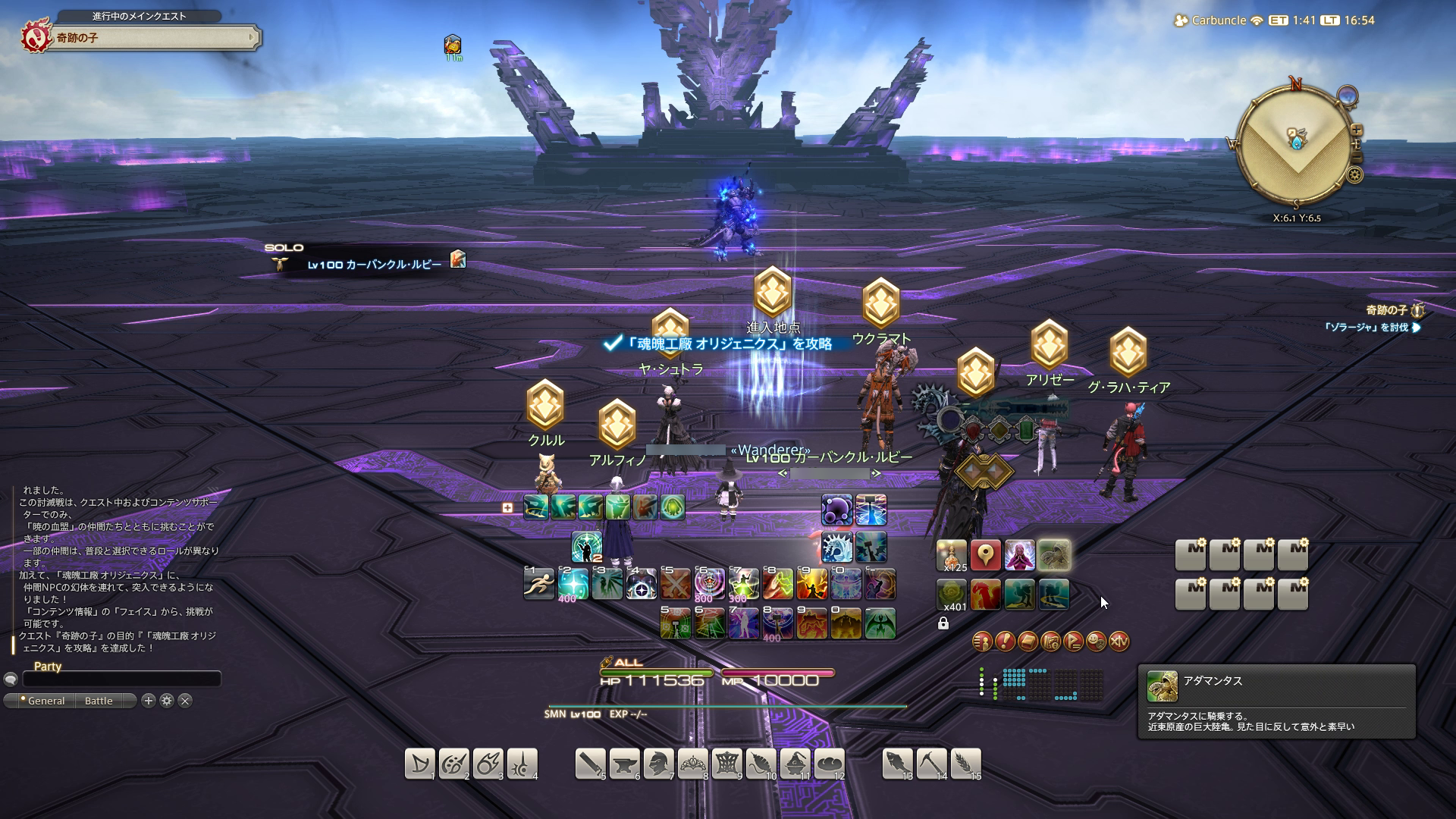This screenshot has width=1456, height=819.
Task: Switch to the fish fisher gear set
Action: pos(897,764)
